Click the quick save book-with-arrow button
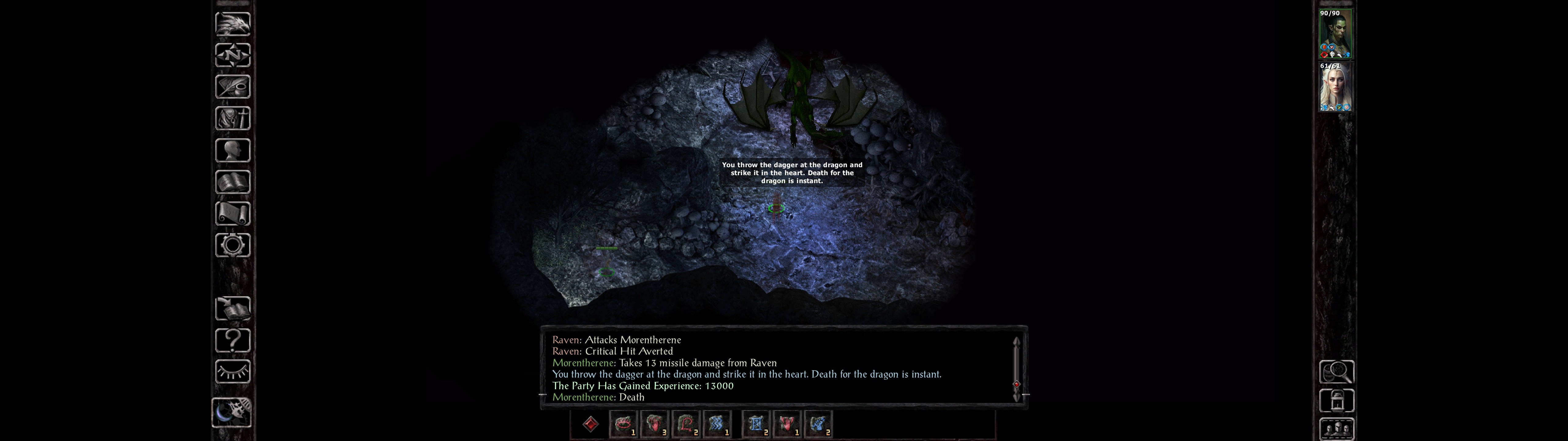 coord(232,308)
